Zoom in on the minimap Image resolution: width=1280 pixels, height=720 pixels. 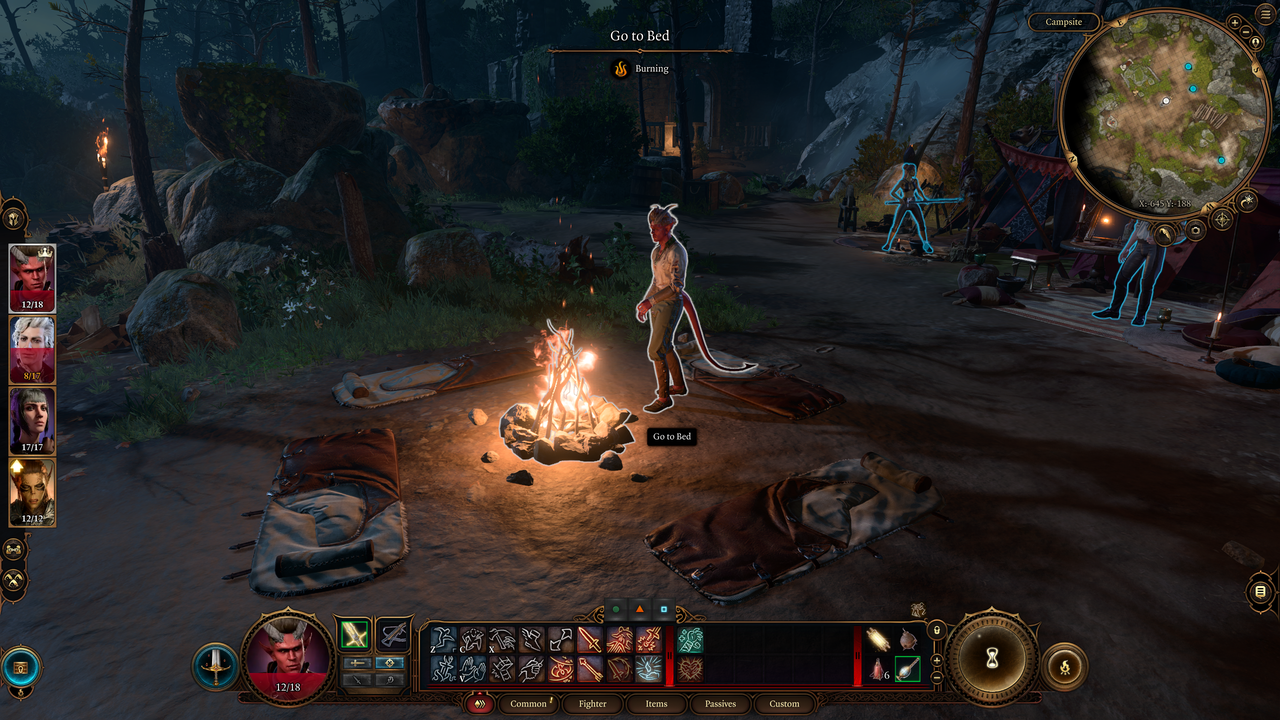[1235, 21]
